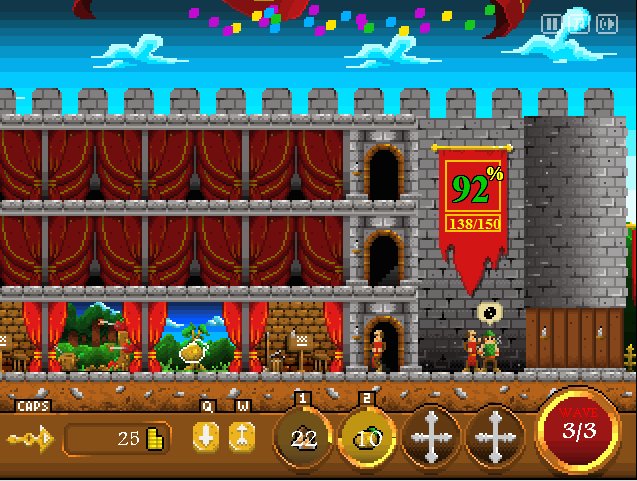Image resolution: width=637 pixels, height=481 pixels.
Task: Toggle the sound effects speaker button
Action: (x=606, y=23)
